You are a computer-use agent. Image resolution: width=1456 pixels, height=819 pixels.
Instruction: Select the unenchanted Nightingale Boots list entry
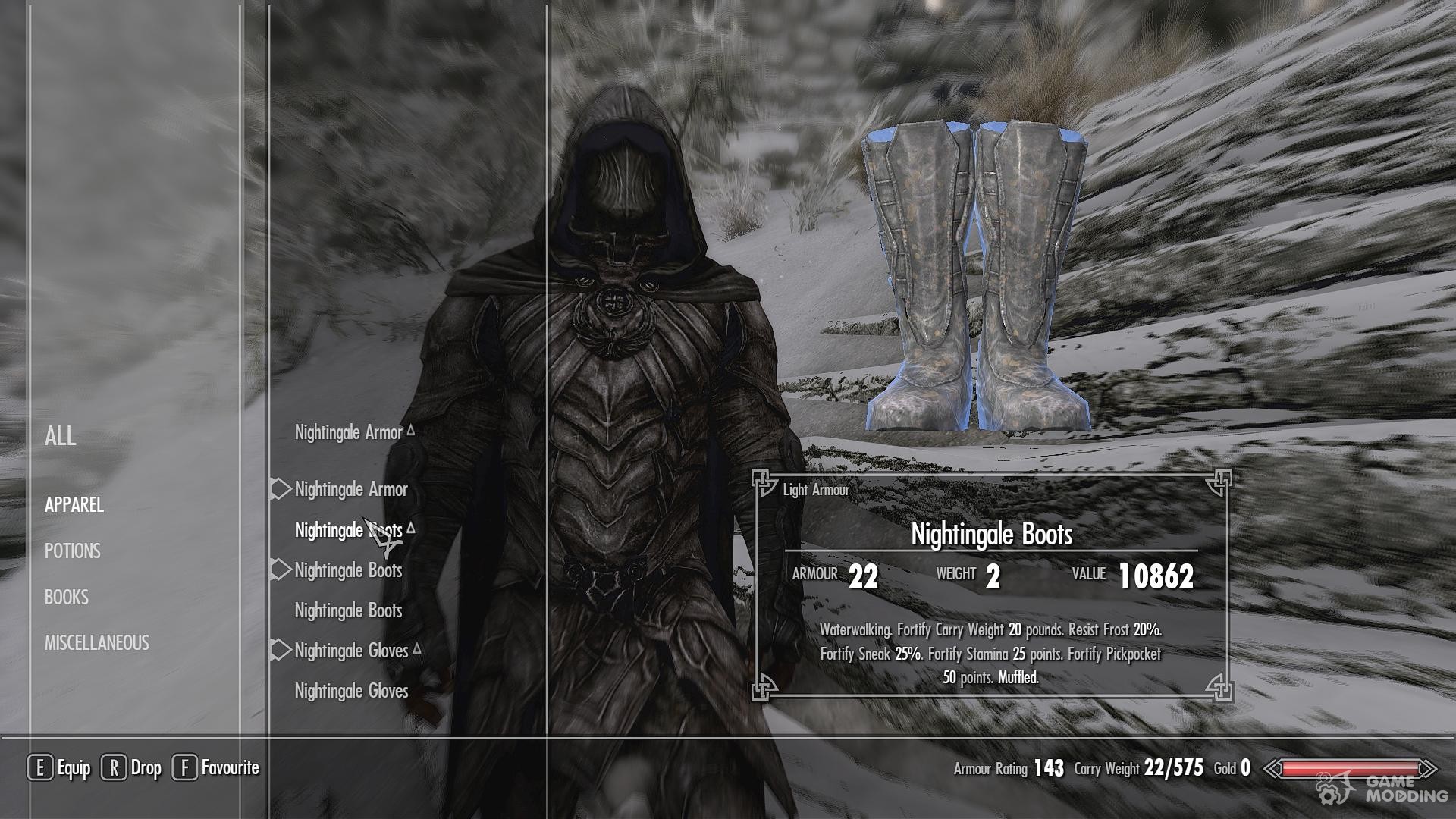(348, 610)
